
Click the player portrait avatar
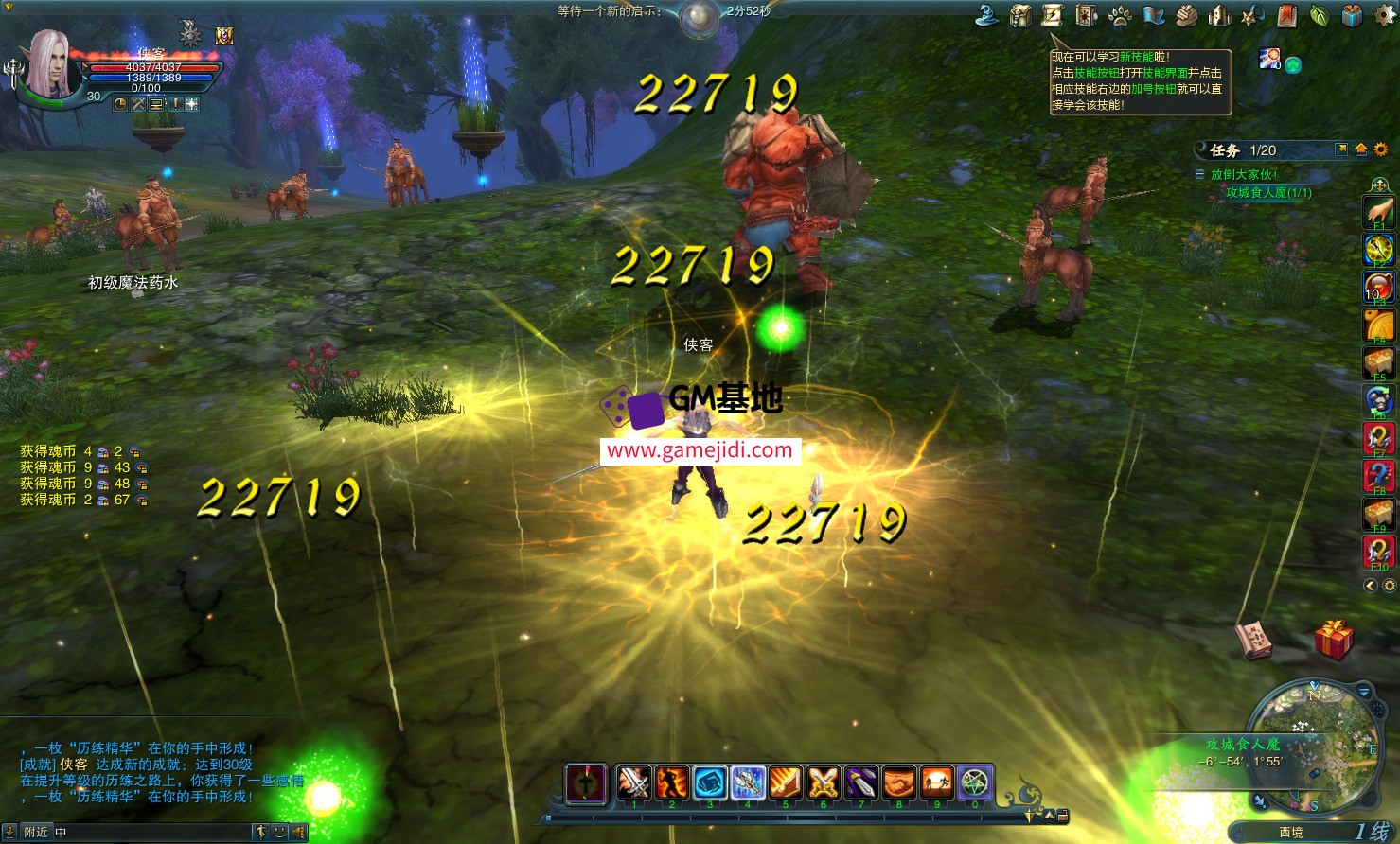coord(50,64)
